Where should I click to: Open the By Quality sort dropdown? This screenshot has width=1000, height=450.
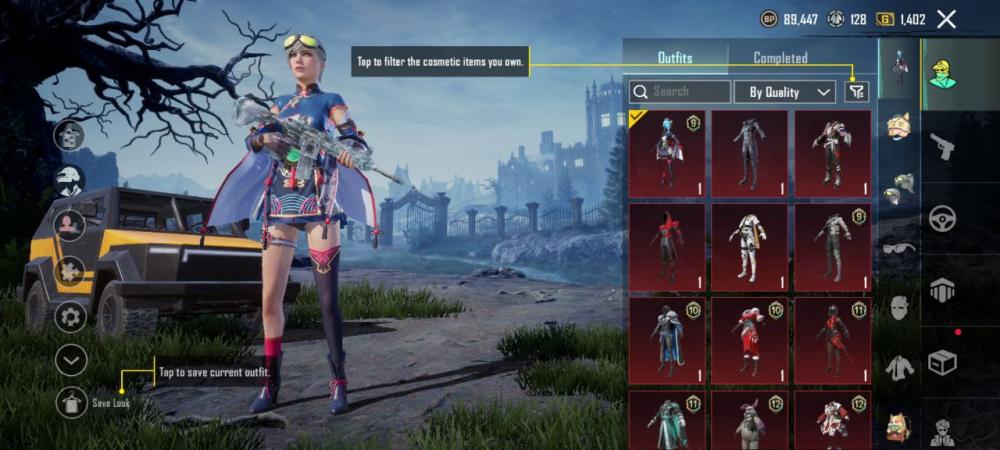785,92
